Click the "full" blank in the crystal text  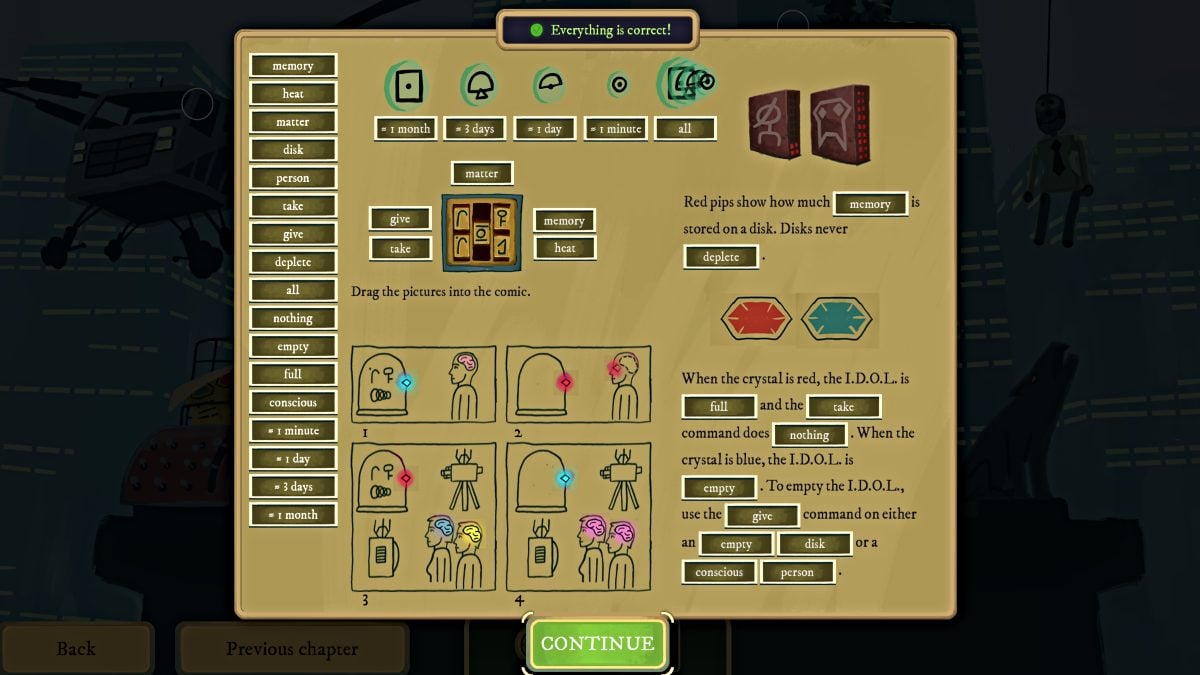click(x=719, y=407)
